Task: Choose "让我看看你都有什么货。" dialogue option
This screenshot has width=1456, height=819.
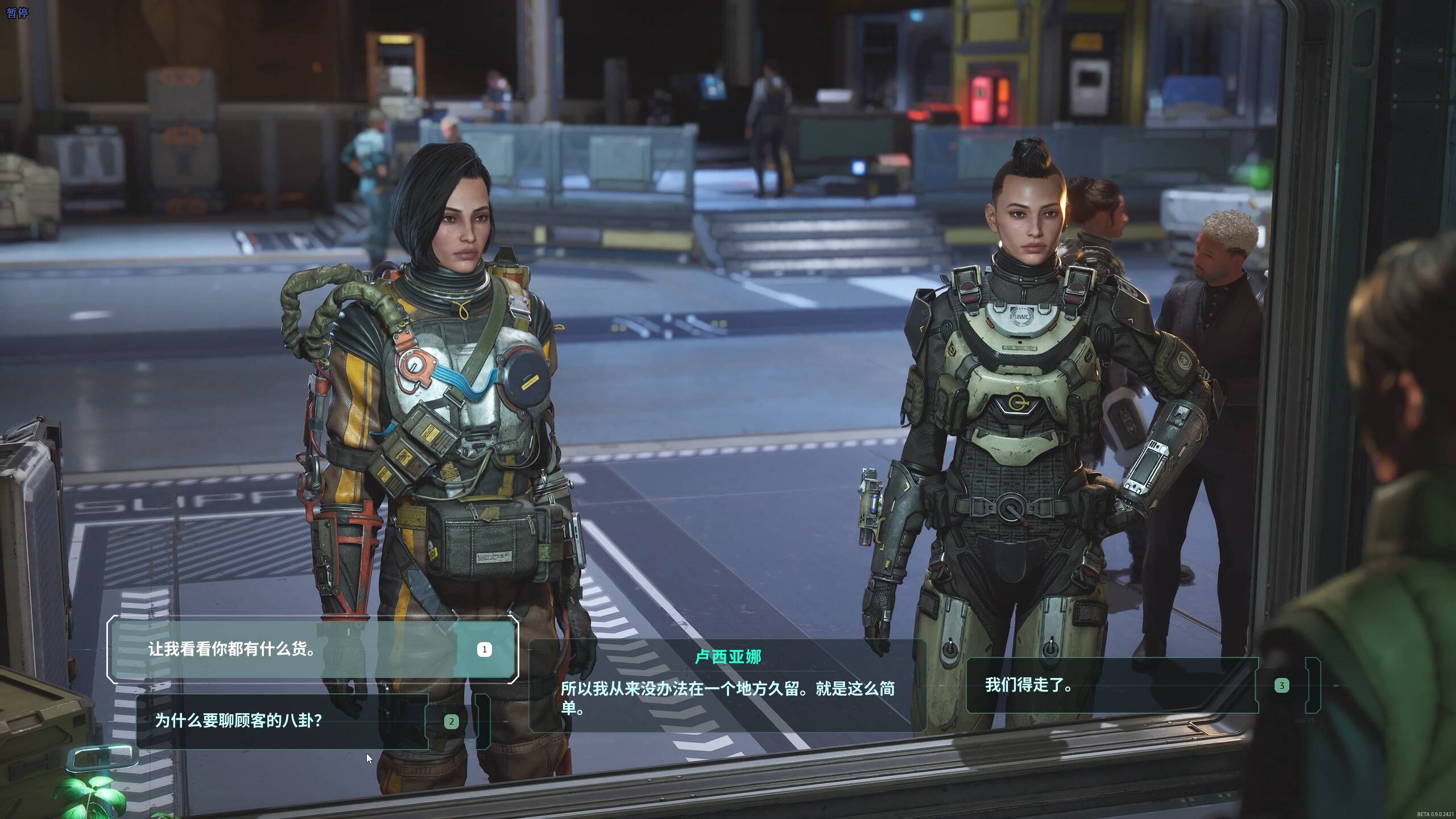Action: 312,650
